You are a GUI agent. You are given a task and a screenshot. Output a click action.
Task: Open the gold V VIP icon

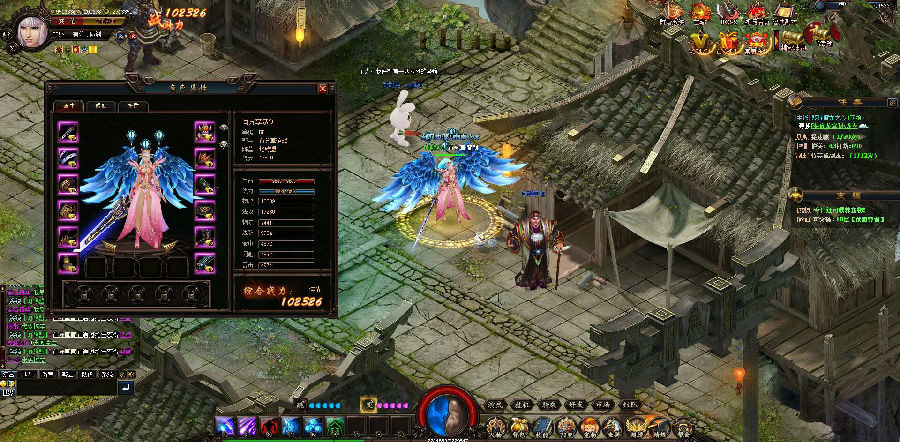703,40
